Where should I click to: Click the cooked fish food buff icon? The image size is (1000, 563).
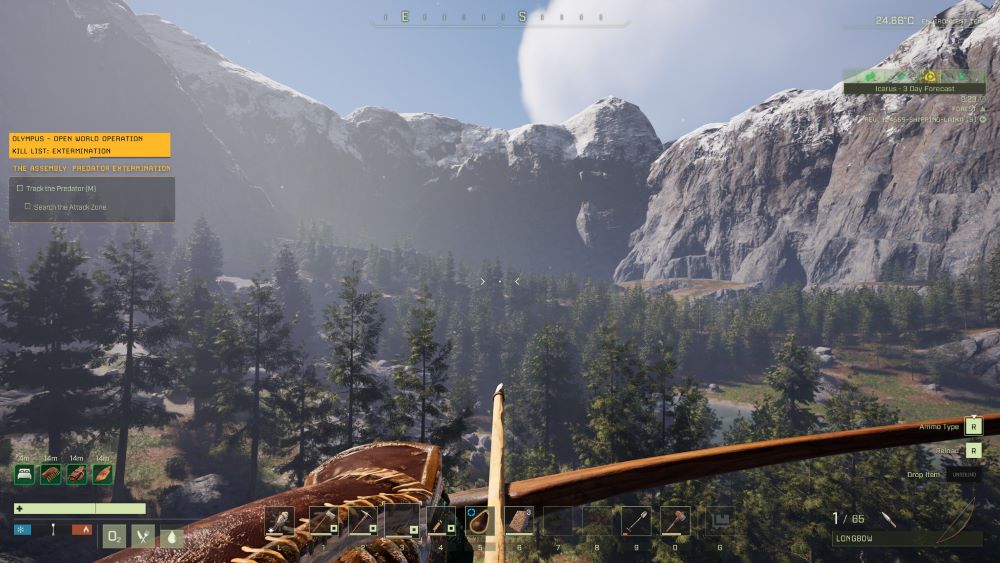[x=103, y=475]
